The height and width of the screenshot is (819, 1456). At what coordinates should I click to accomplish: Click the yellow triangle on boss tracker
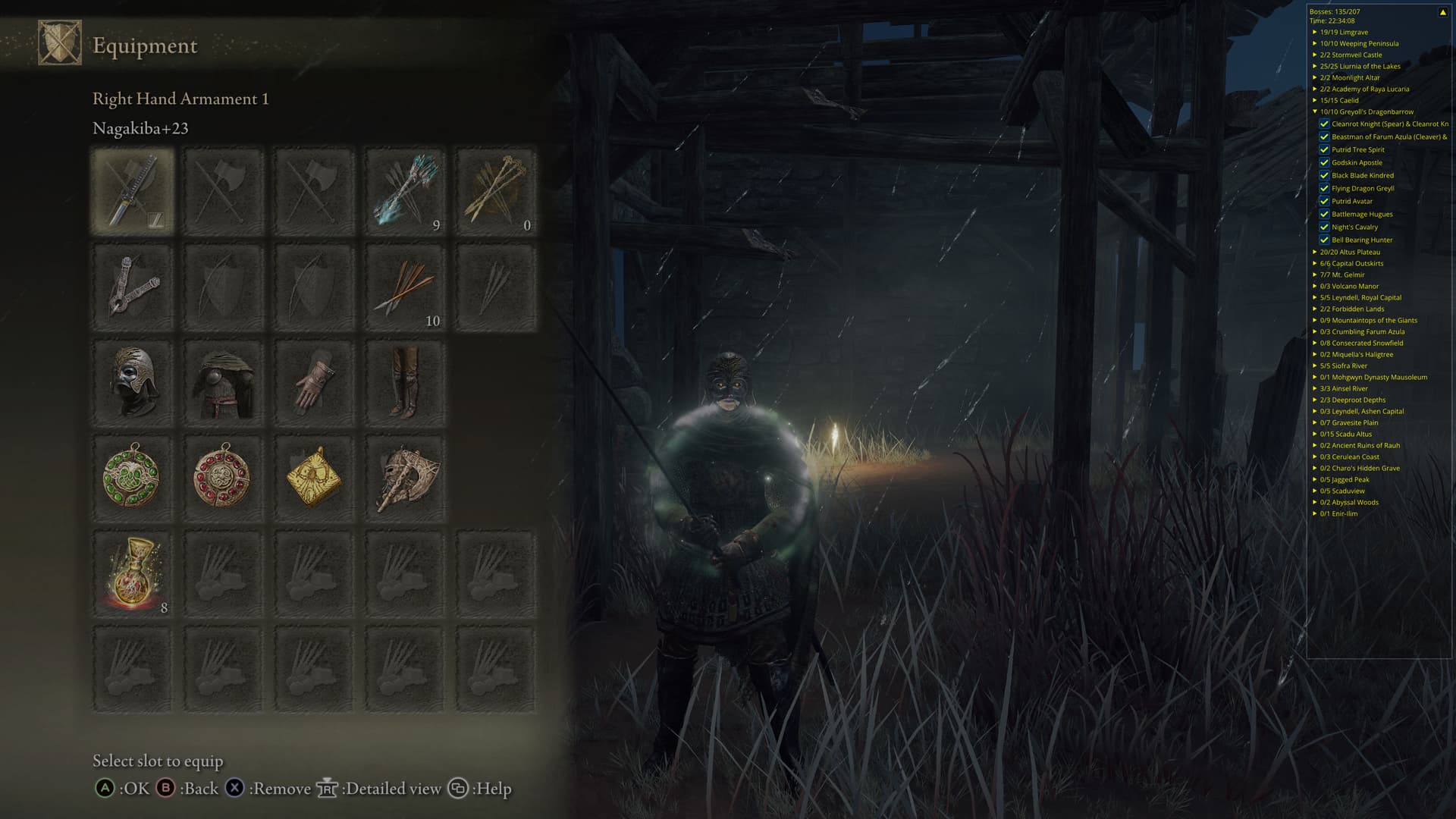click(x=1442, y=12)
